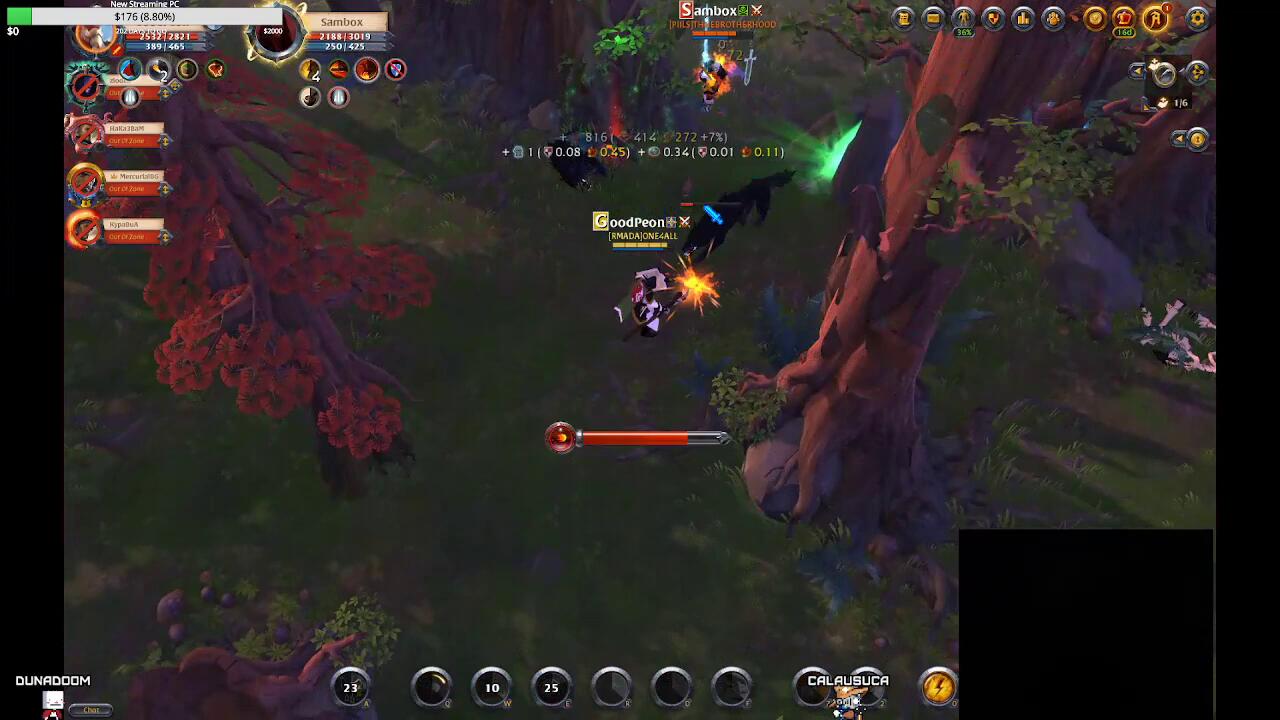Open the bar chart rankings icon
This screenshot has width=1280, height=720.
[1023, 18]
